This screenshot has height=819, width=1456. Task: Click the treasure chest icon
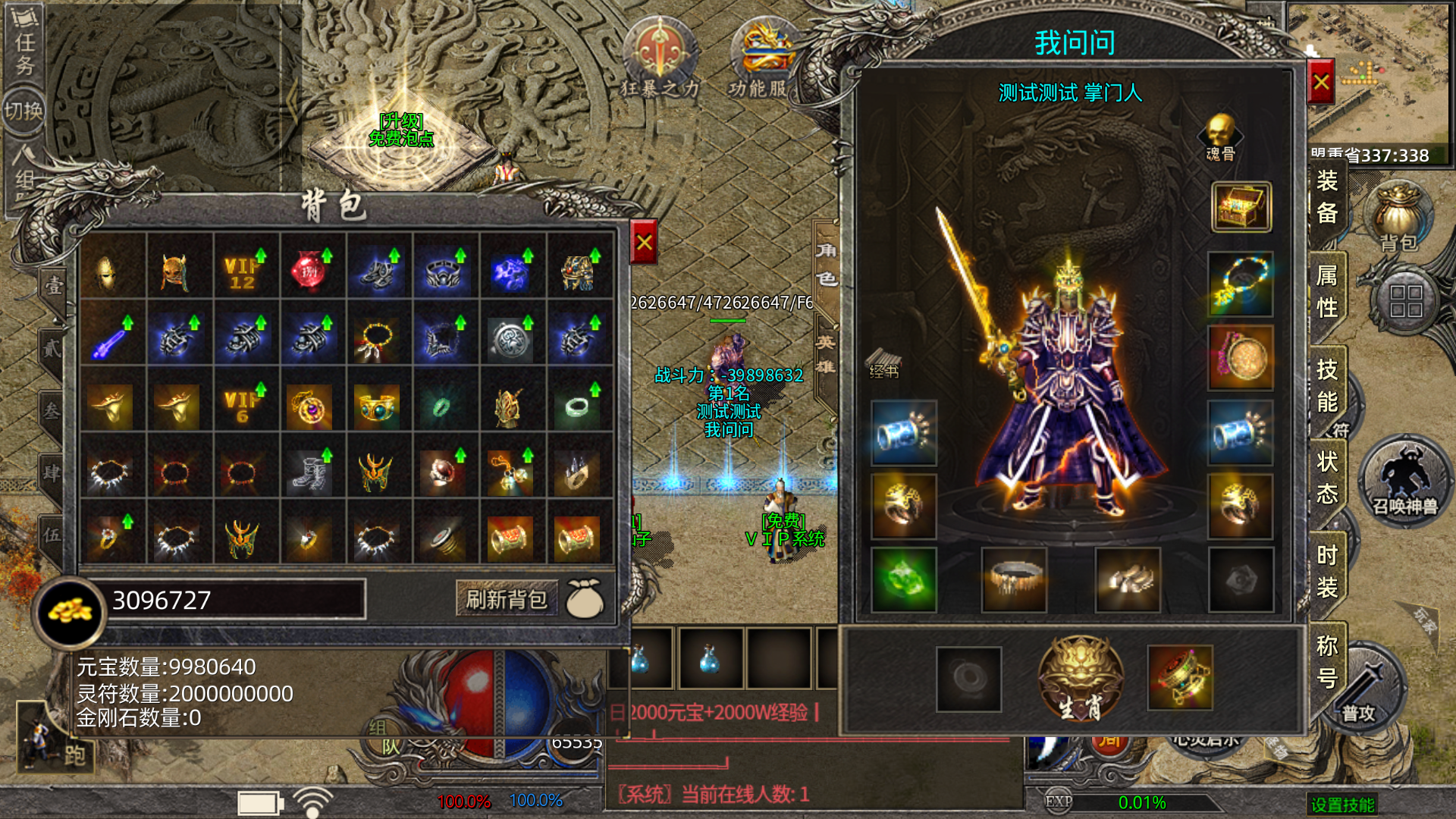coord(1241,206)
